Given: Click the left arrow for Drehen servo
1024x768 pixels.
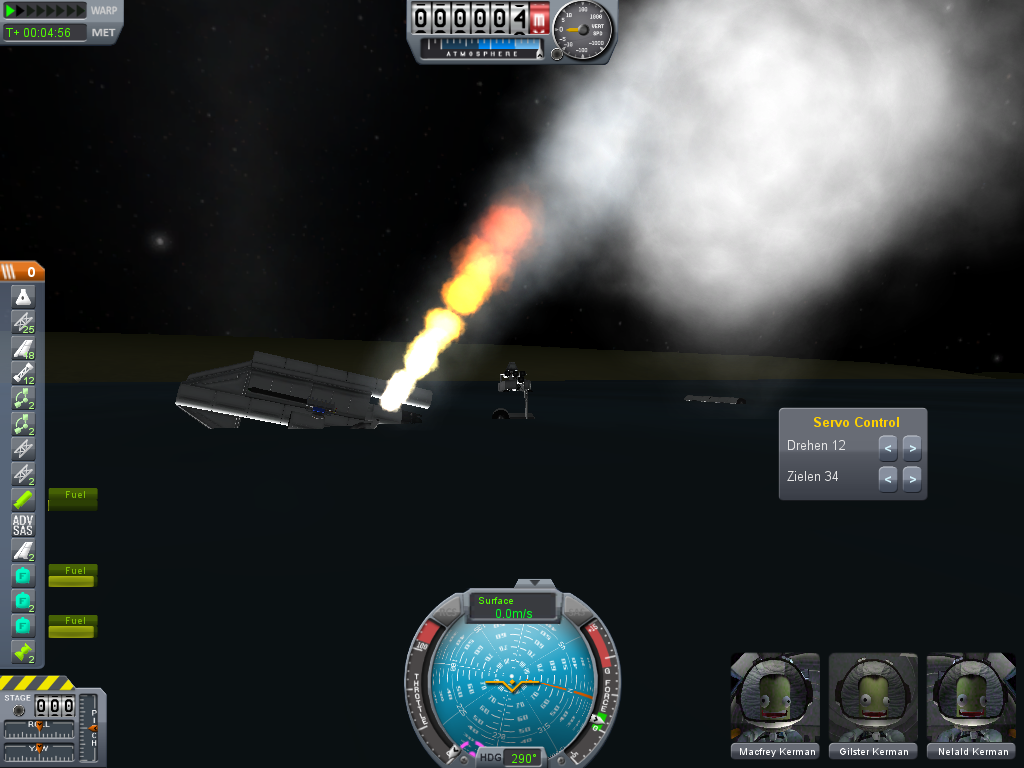Looking at the screenshot, I should click(x=888, y=448).
